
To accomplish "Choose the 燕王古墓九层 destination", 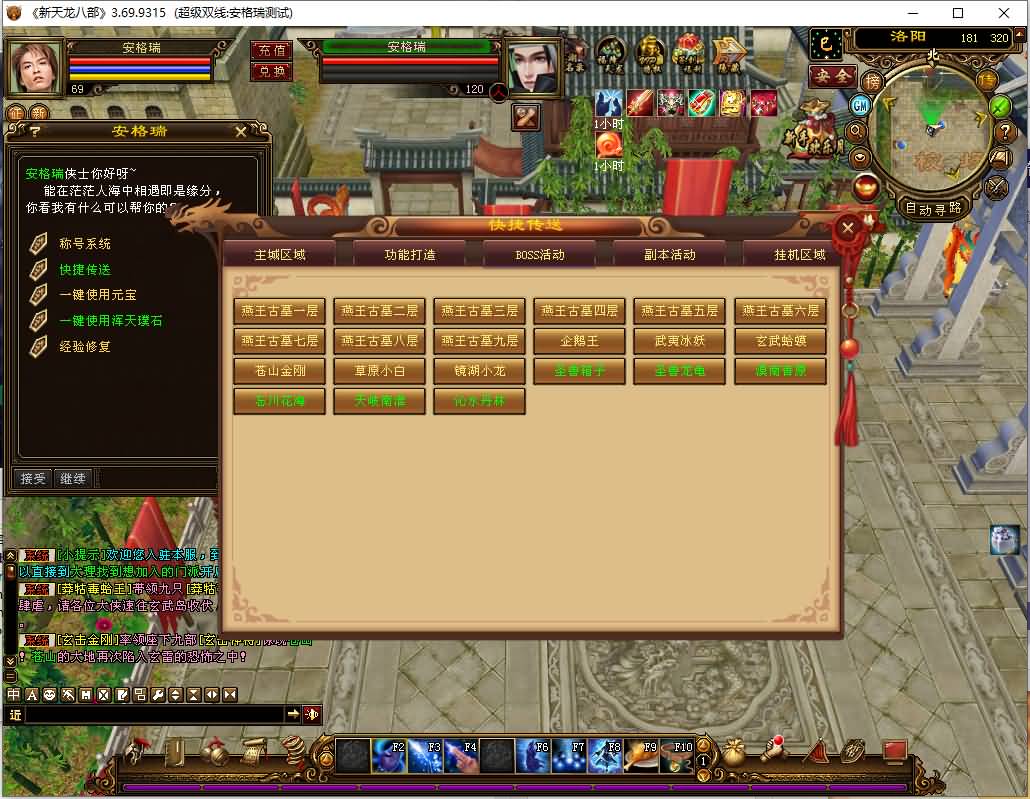I will [x=479, y=341].
